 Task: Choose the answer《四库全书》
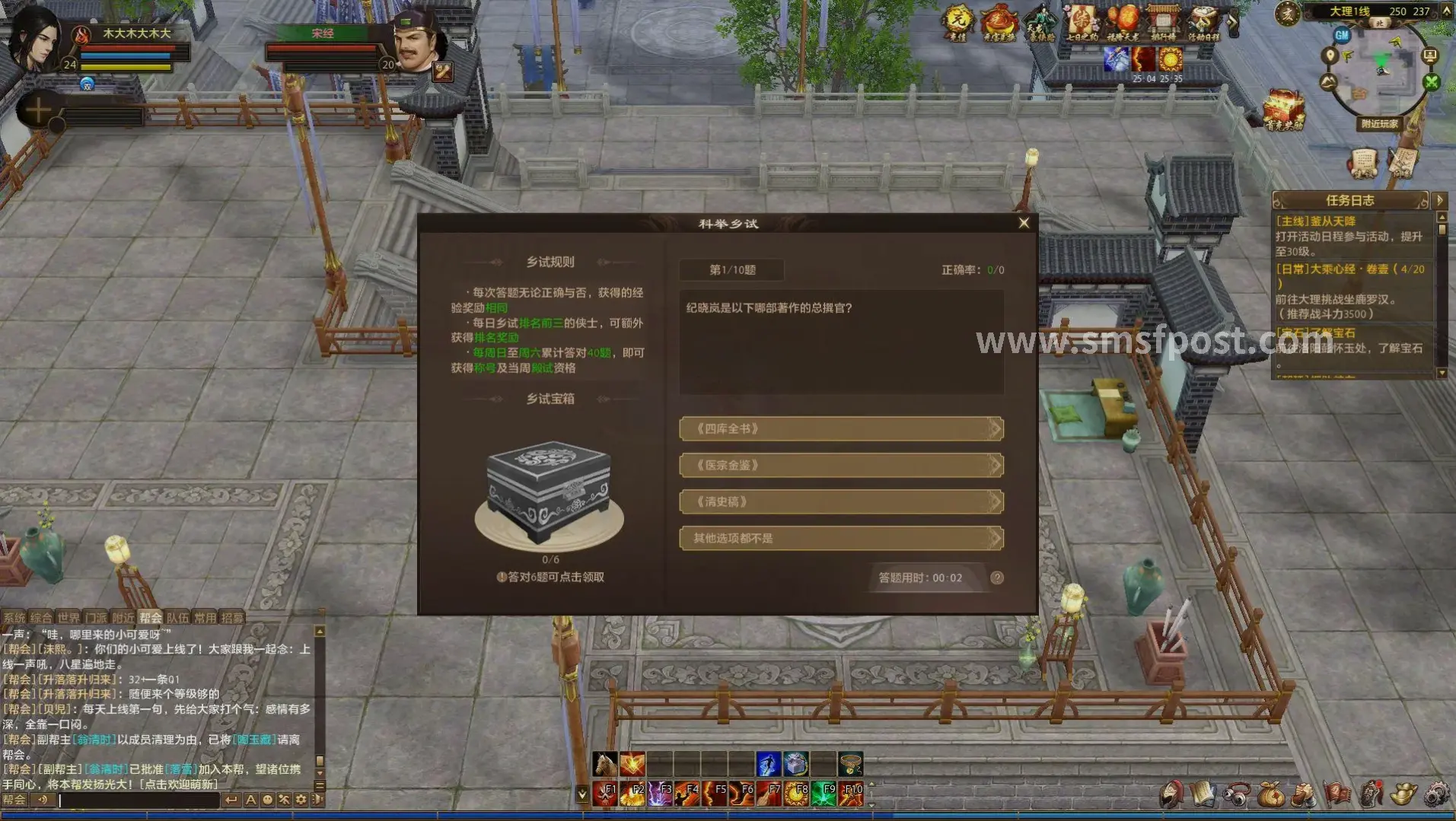pyautogui.click(x=840, y=429)
